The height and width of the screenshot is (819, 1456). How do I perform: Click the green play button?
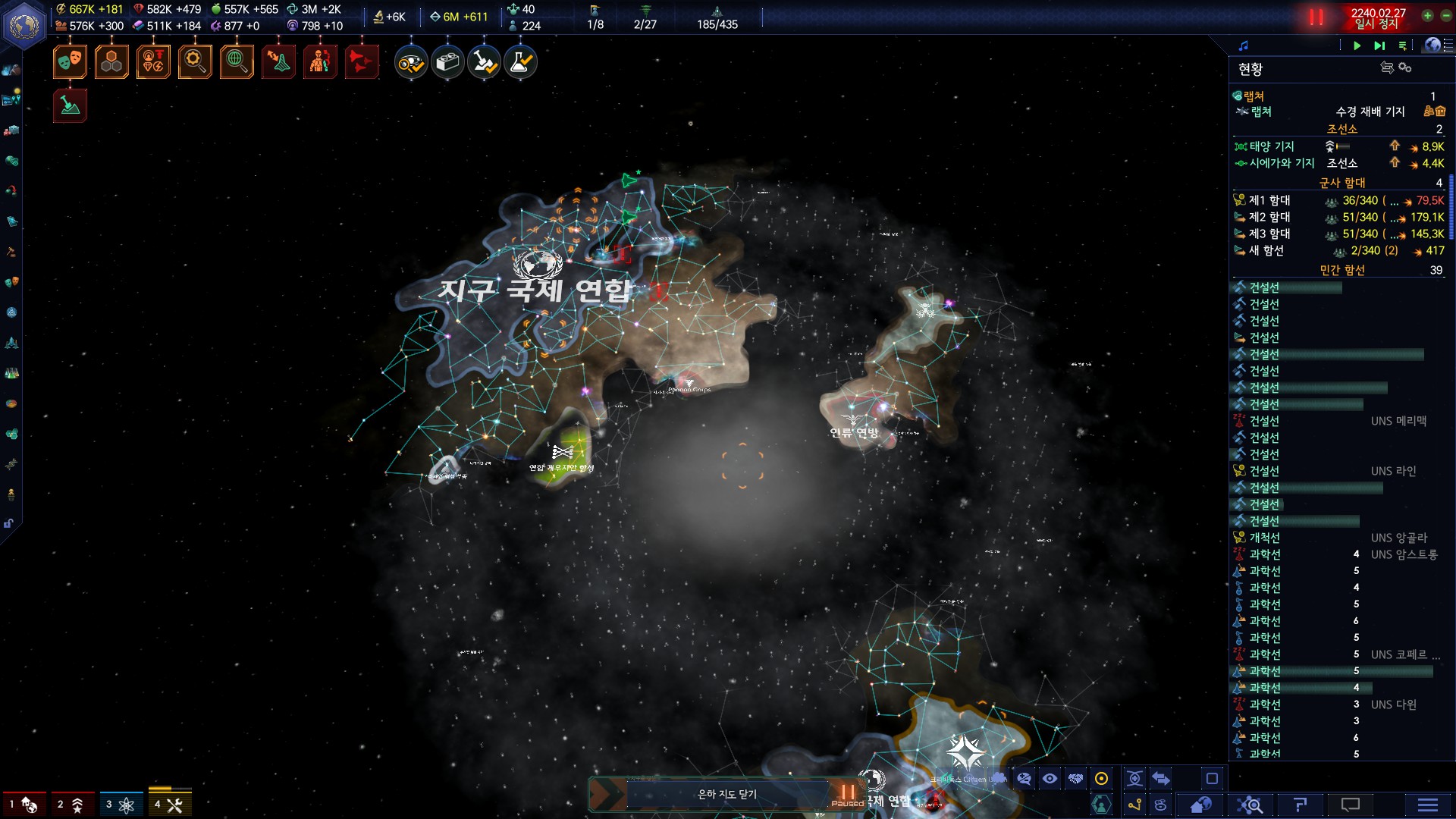click(1357, 45)
